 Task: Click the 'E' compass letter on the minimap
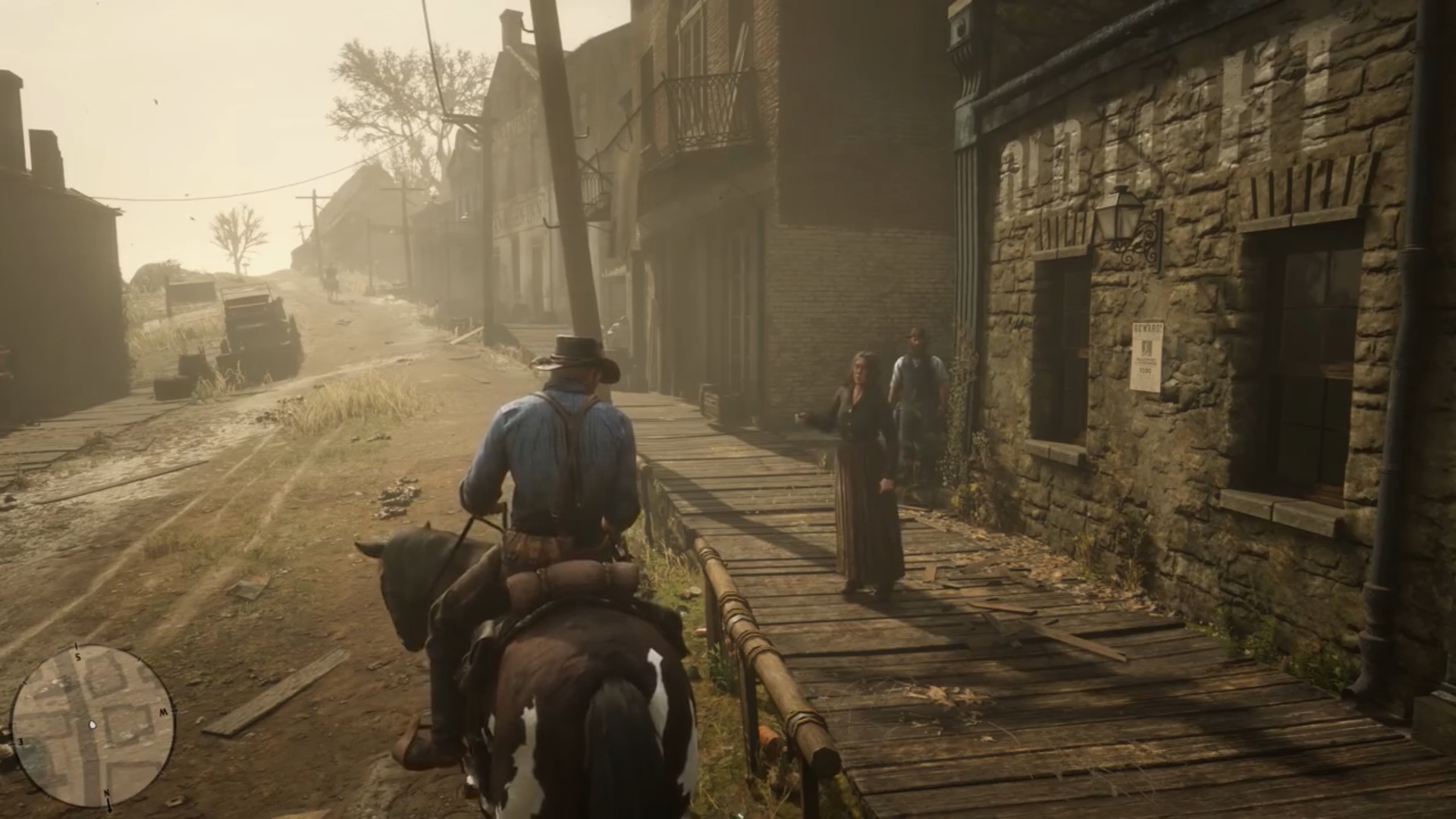pos(21,742)
